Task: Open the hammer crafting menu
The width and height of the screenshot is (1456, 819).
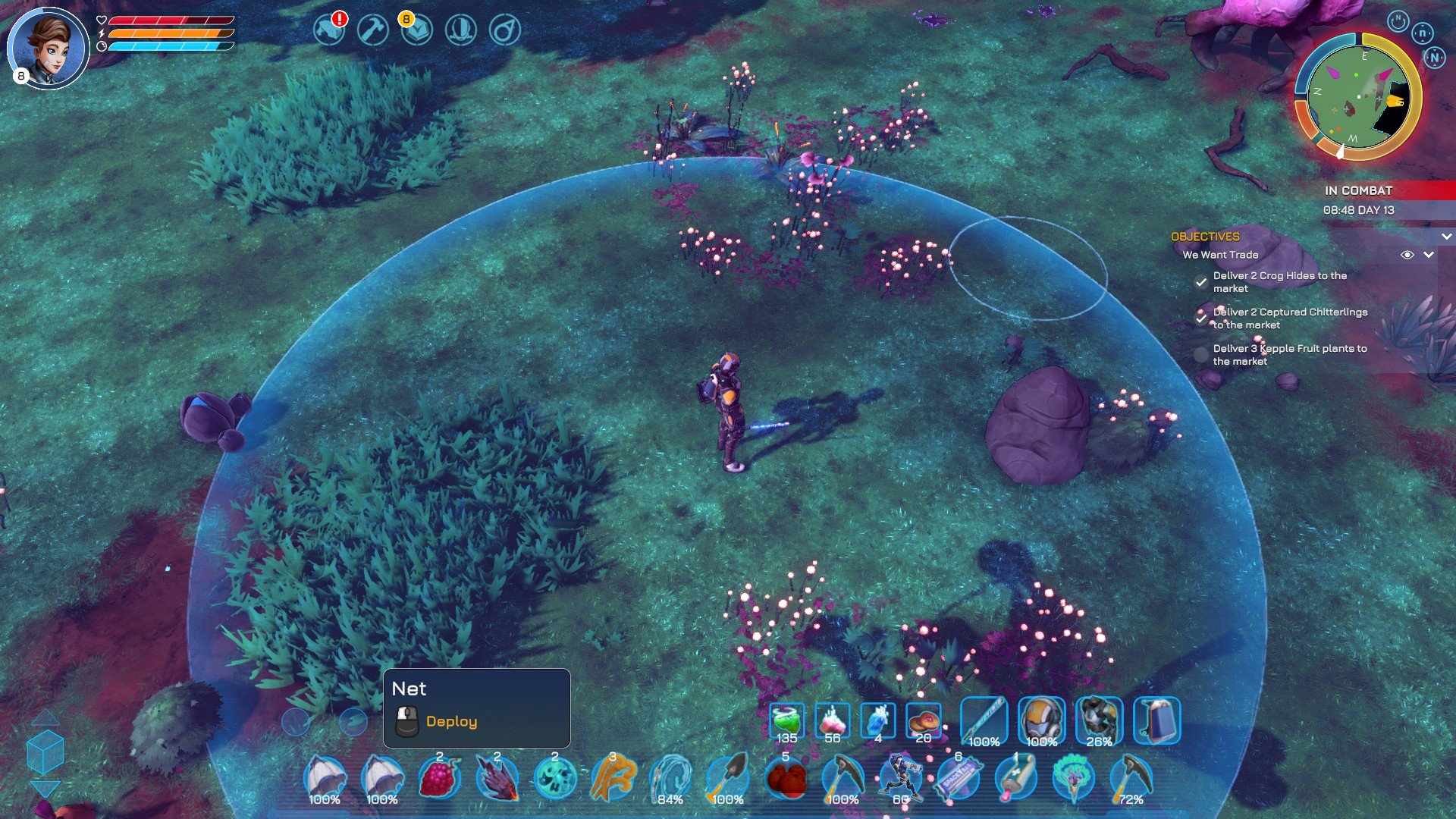Action: [373, 30]
